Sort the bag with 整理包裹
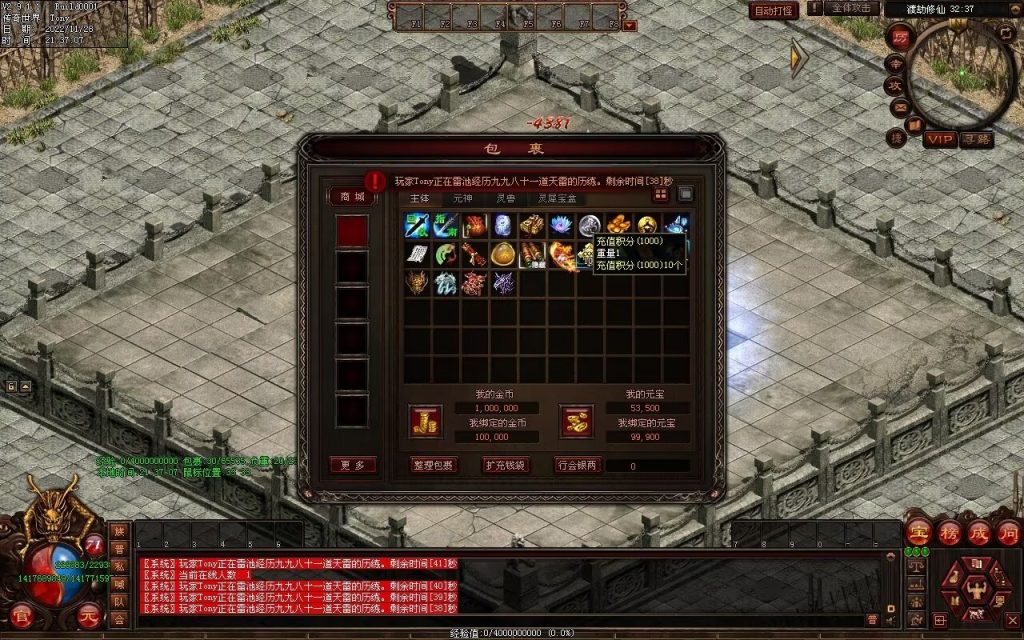Screen dimensions: 1024x640 click(433, 465)
